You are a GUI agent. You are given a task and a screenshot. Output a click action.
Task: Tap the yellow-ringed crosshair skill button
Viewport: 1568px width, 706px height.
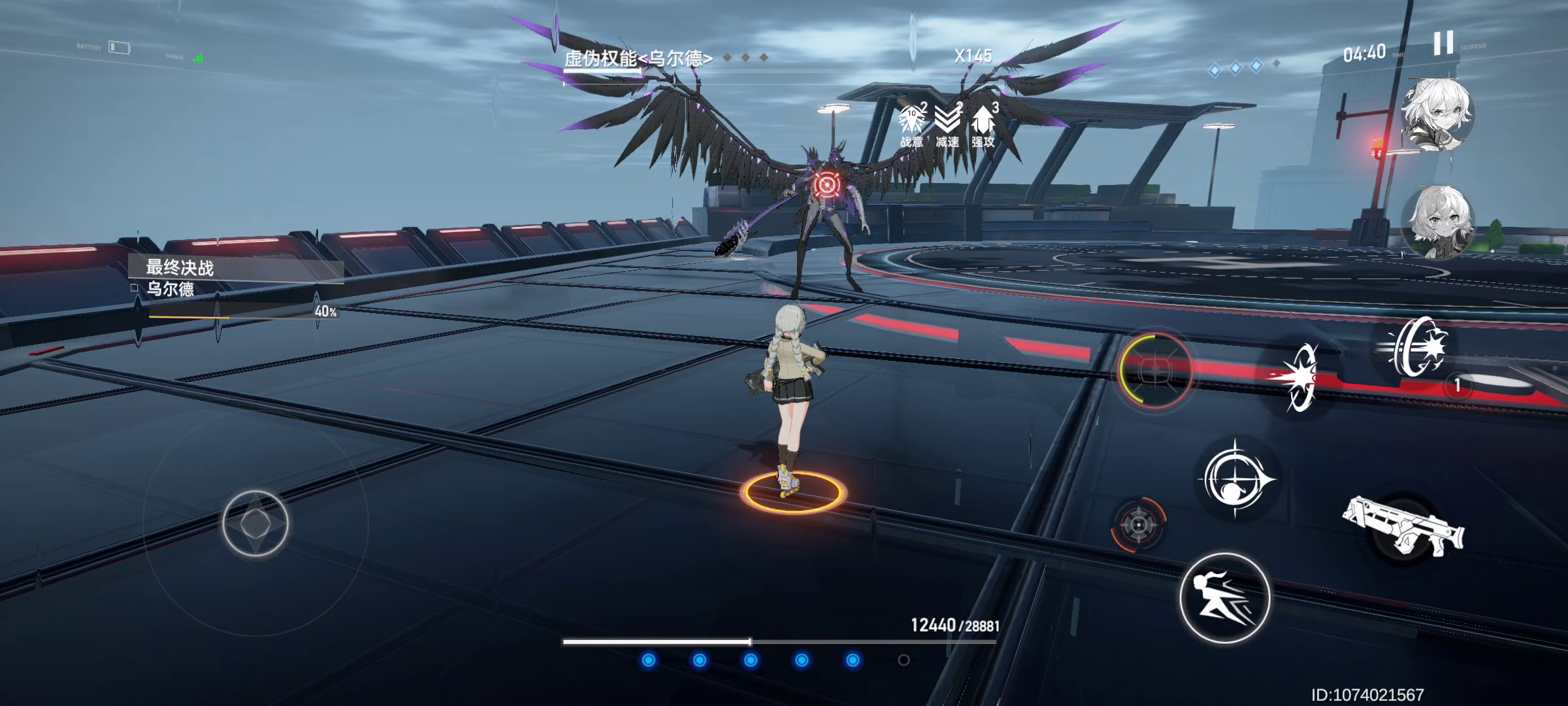tap(1155, 371)
